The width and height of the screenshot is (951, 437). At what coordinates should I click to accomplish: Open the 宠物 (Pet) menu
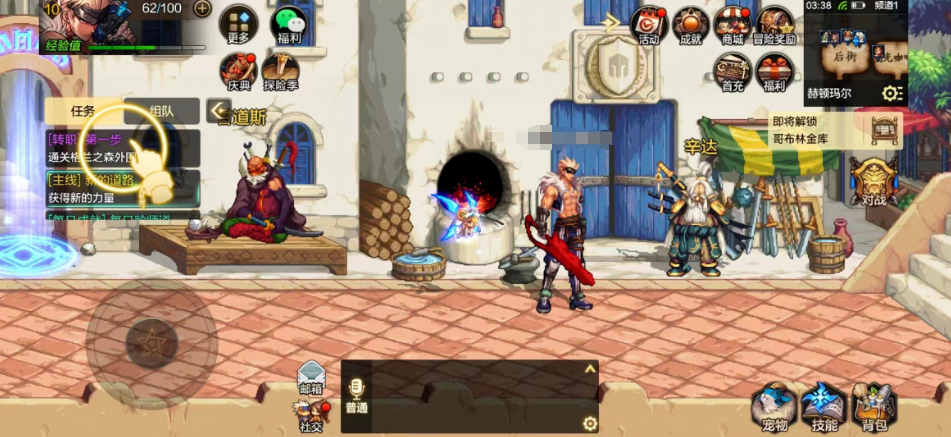pos(775,406)
